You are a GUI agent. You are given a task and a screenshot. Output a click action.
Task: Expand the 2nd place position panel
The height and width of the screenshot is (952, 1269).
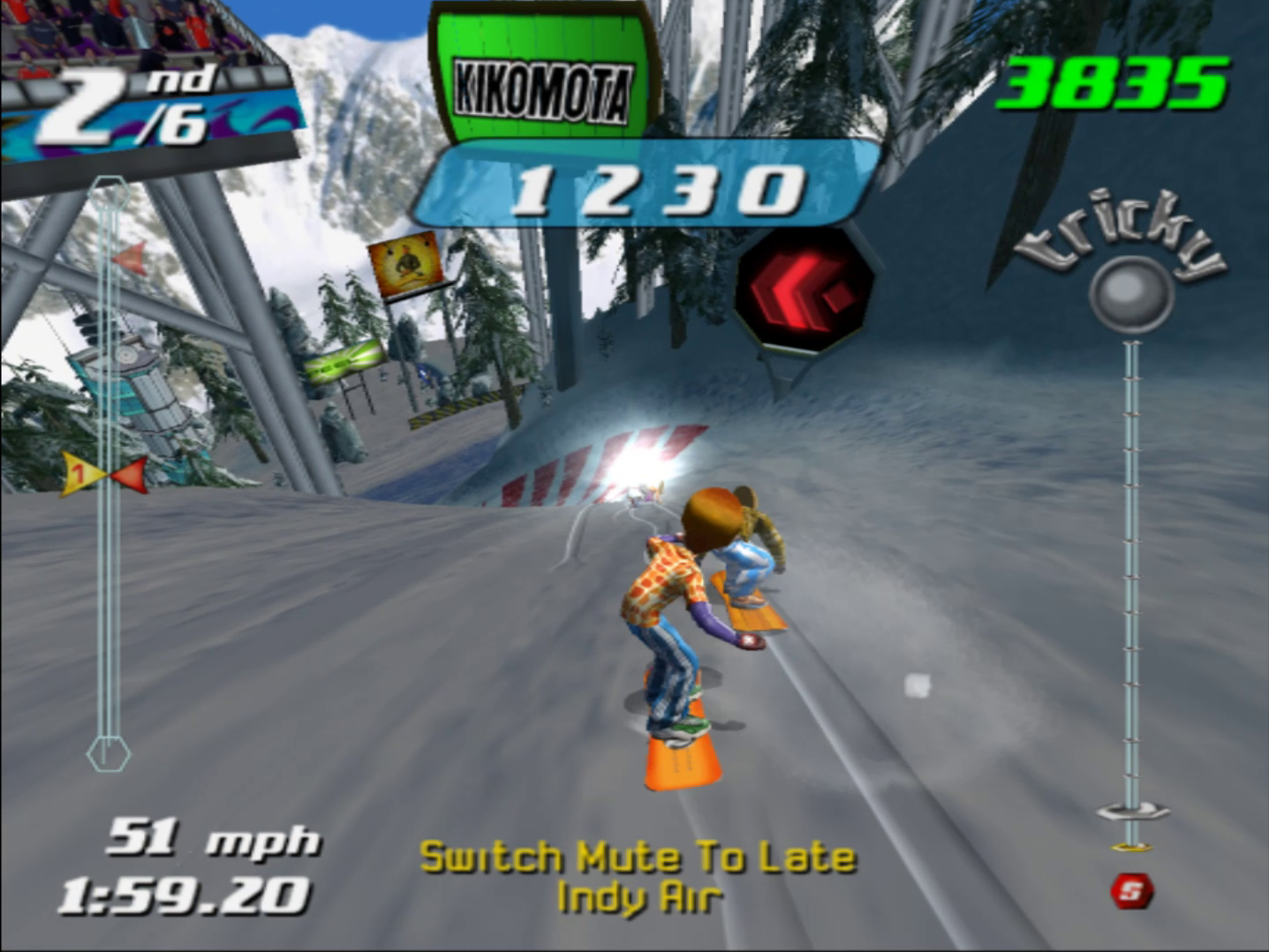124,97
